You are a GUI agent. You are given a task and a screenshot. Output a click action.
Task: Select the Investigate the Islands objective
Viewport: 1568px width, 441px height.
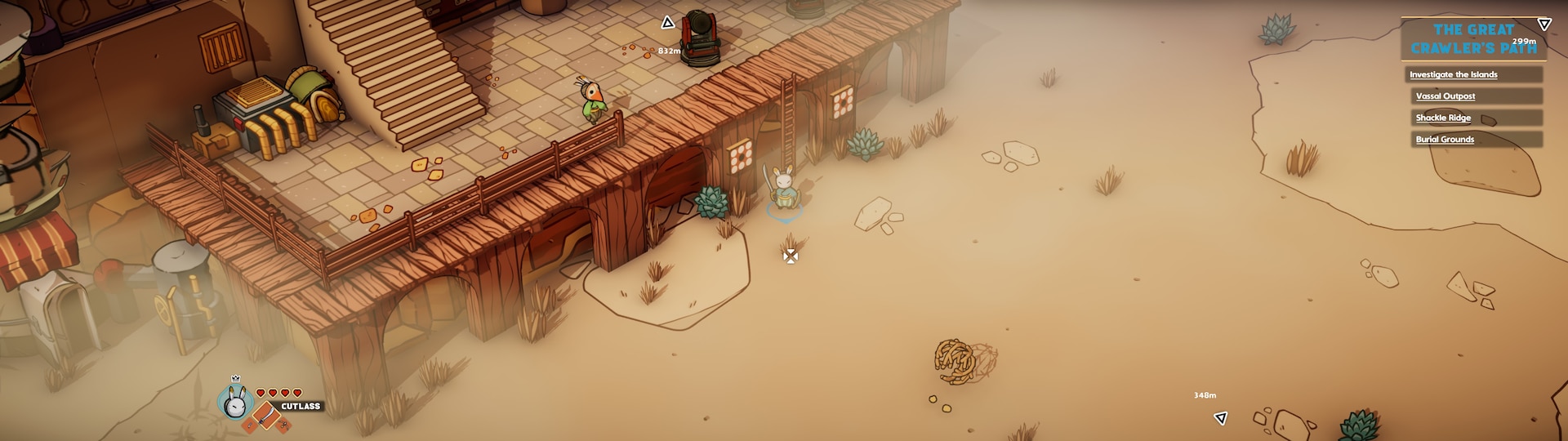pos(1453,74)
